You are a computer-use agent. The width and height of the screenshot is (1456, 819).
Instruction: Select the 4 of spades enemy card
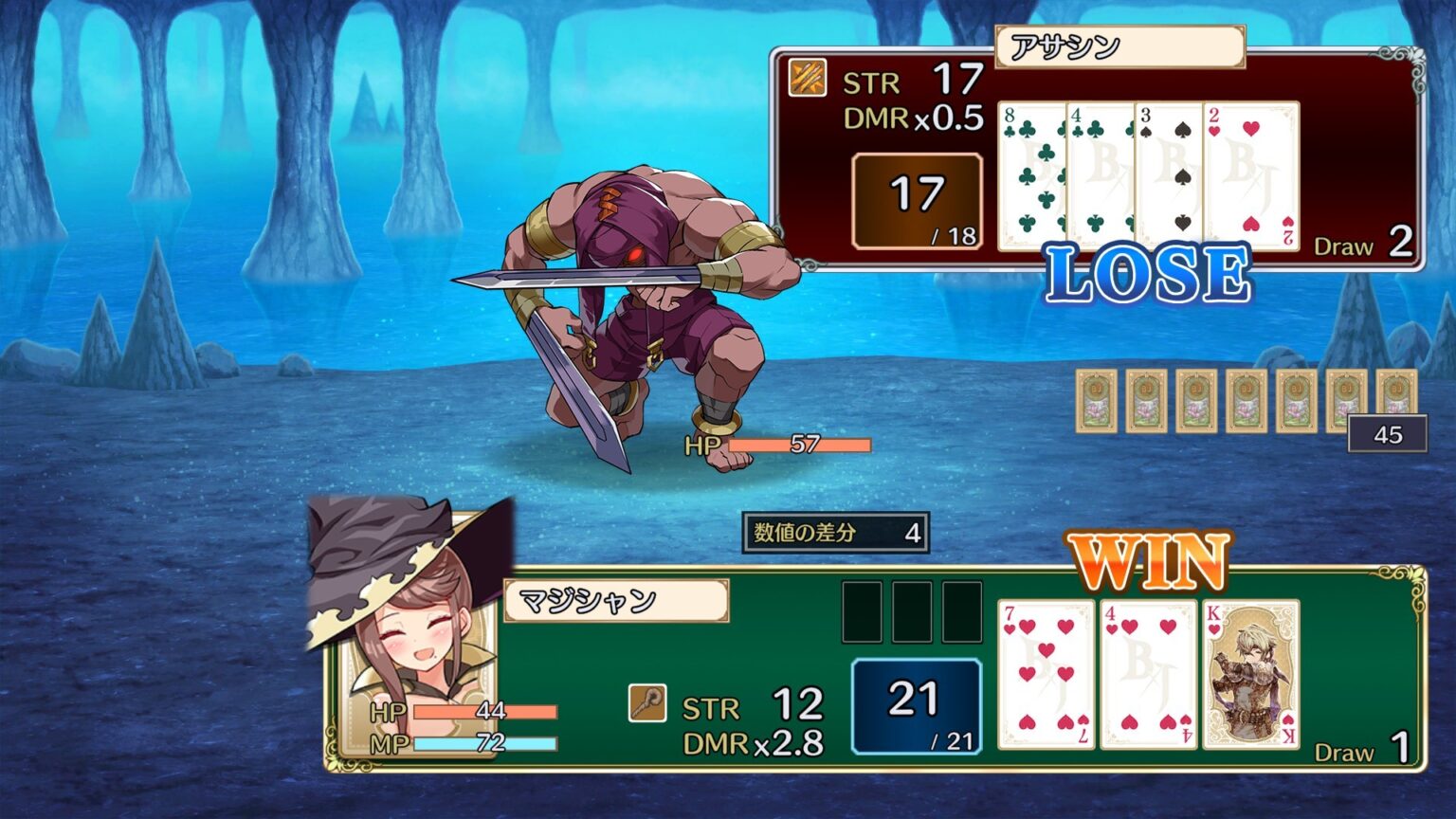coord(1101,171)
